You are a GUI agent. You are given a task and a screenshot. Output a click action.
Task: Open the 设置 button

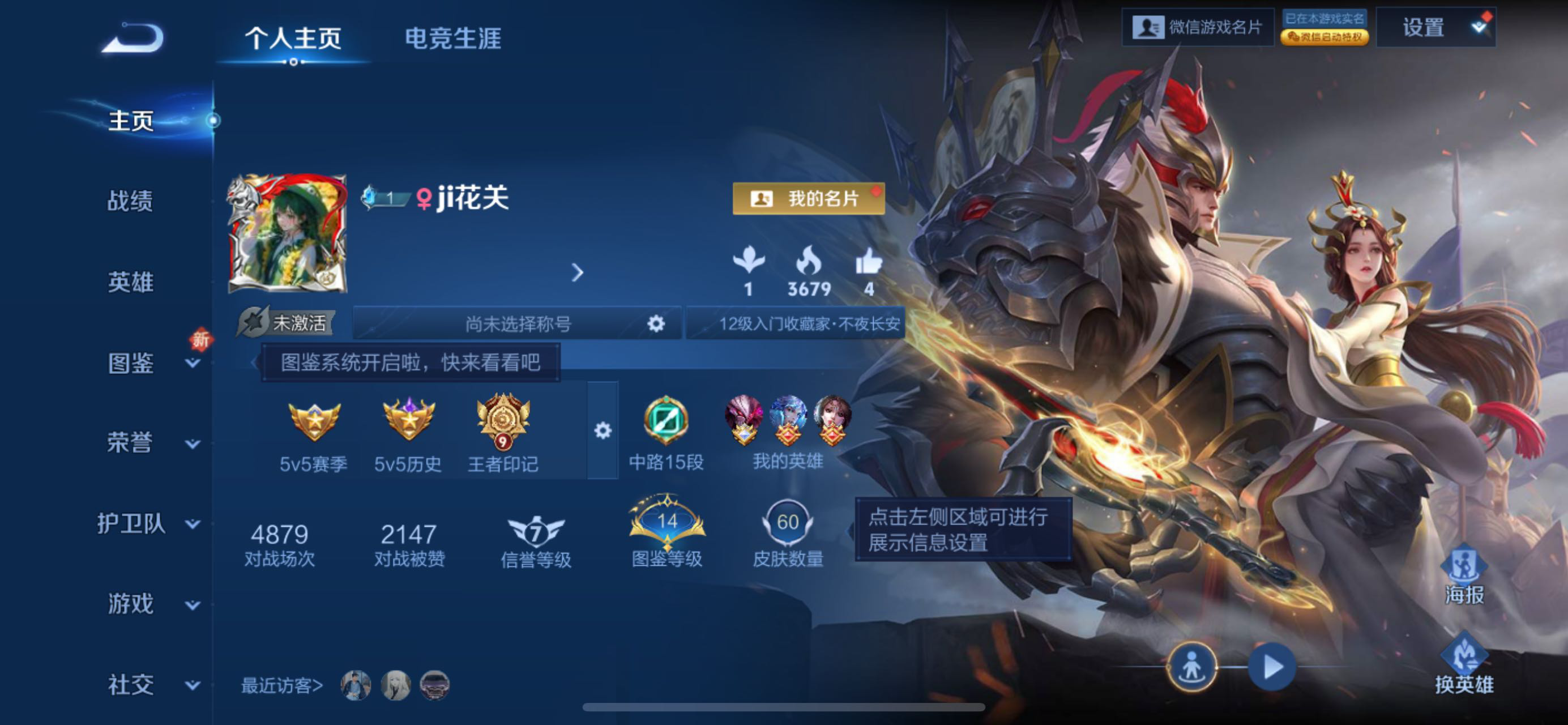(x=1424, y=27)
